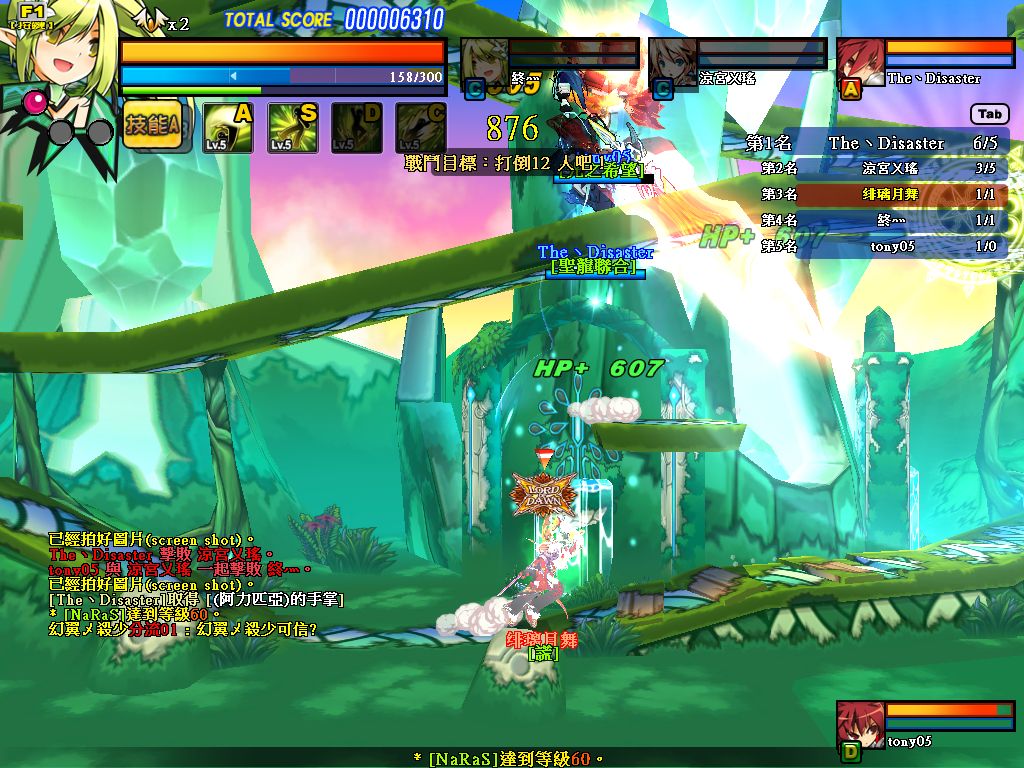Select the dimmed skill icon marked D
The width and height of the screenshot is (1024, 768).
tap(357, 128)
